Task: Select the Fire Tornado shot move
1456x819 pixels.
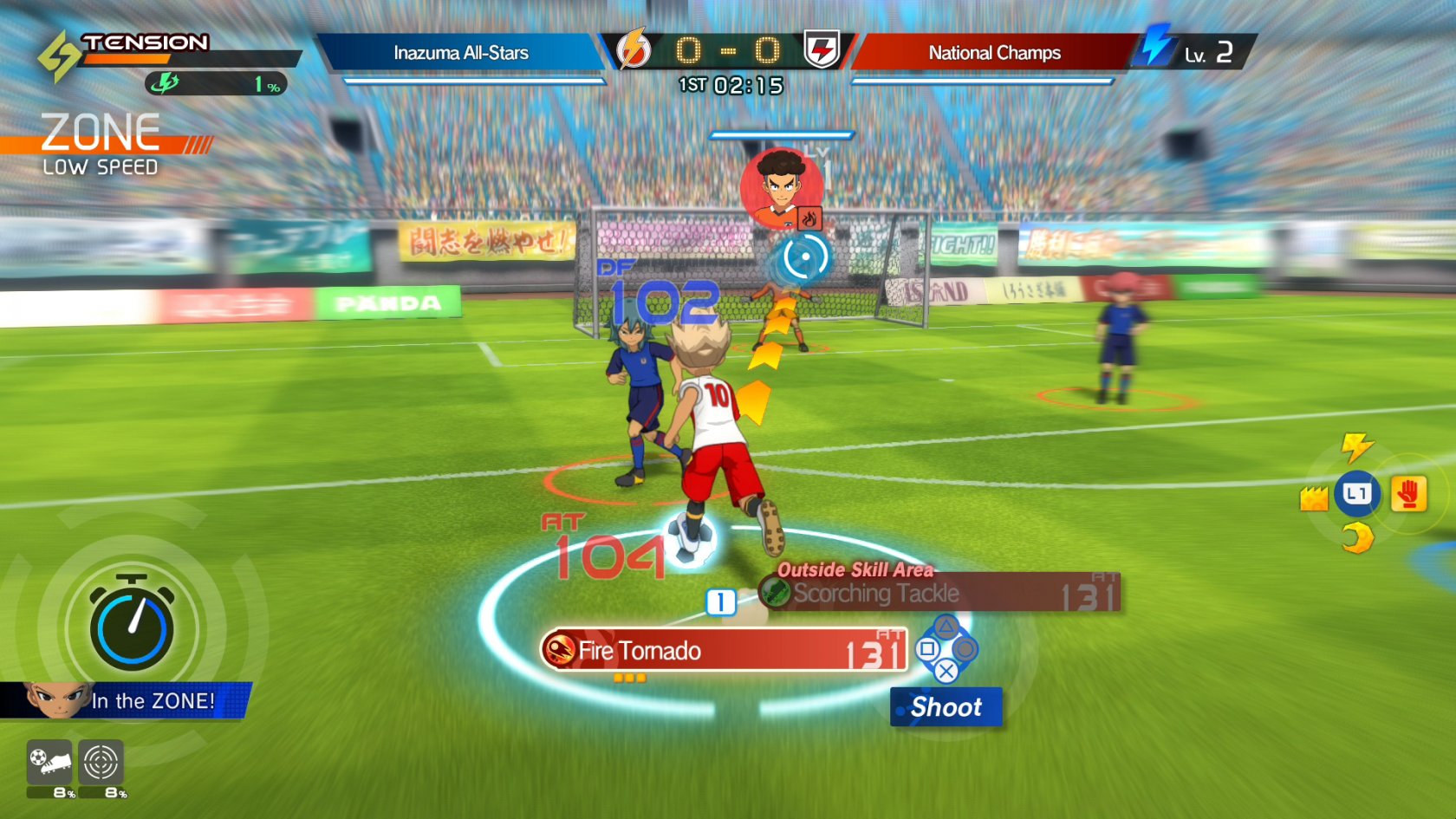Action: (x=724, y=650)
